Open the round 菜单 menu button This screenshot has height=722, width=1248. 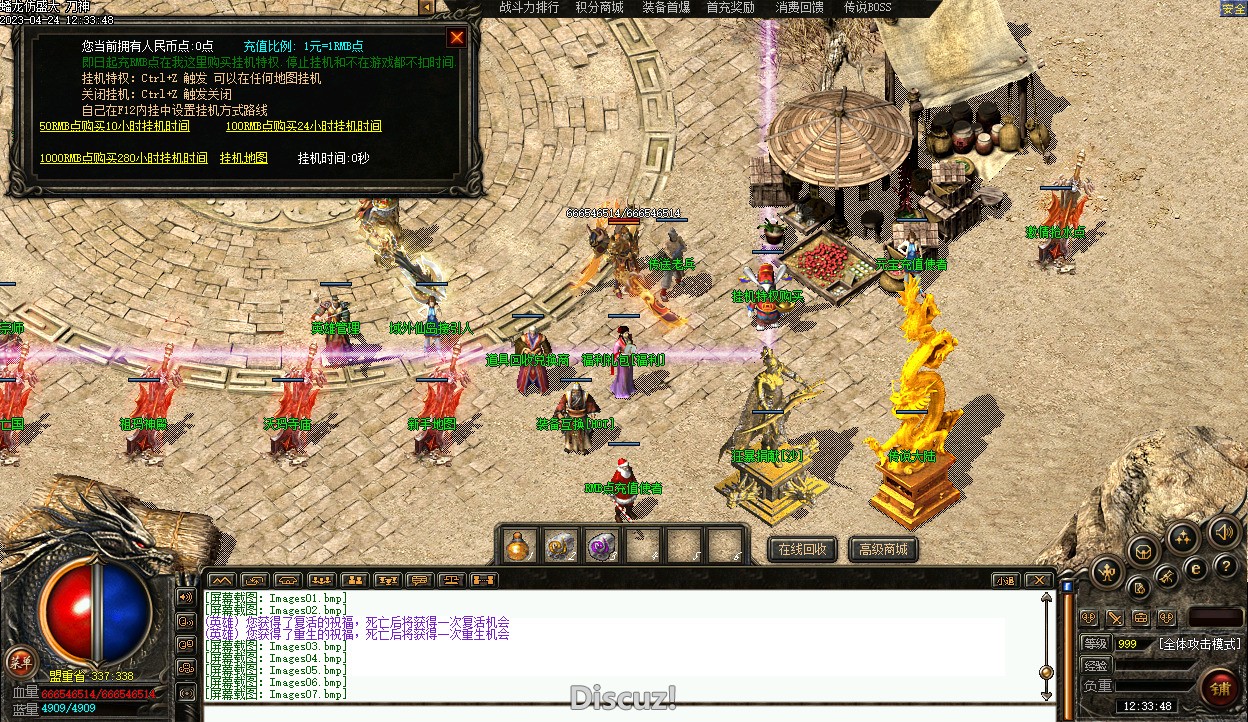click(19, 661)
